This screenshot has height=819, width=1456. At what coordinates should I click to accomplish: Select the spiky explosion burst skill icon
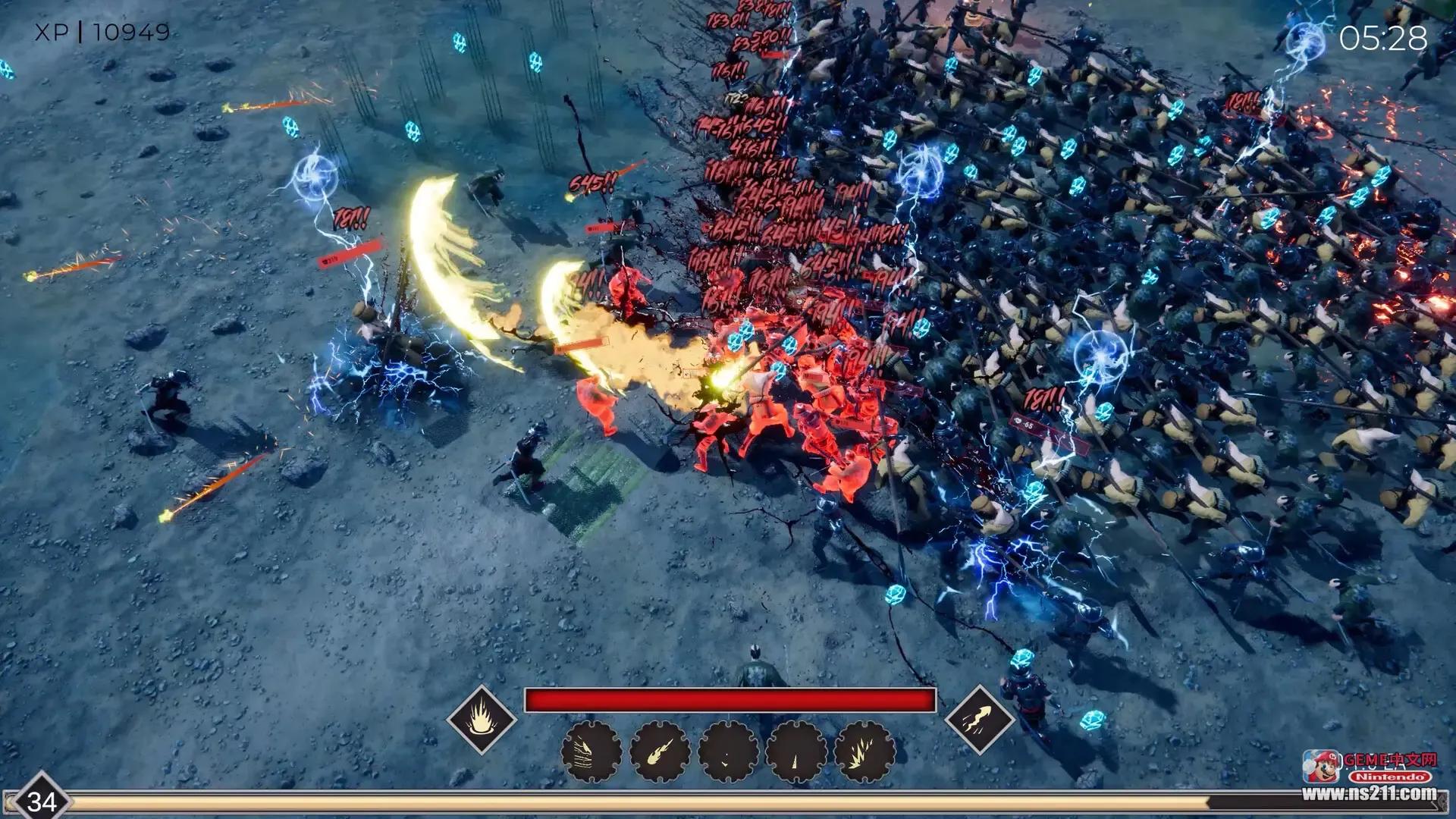pyautogui.click(x=864, y=752)
